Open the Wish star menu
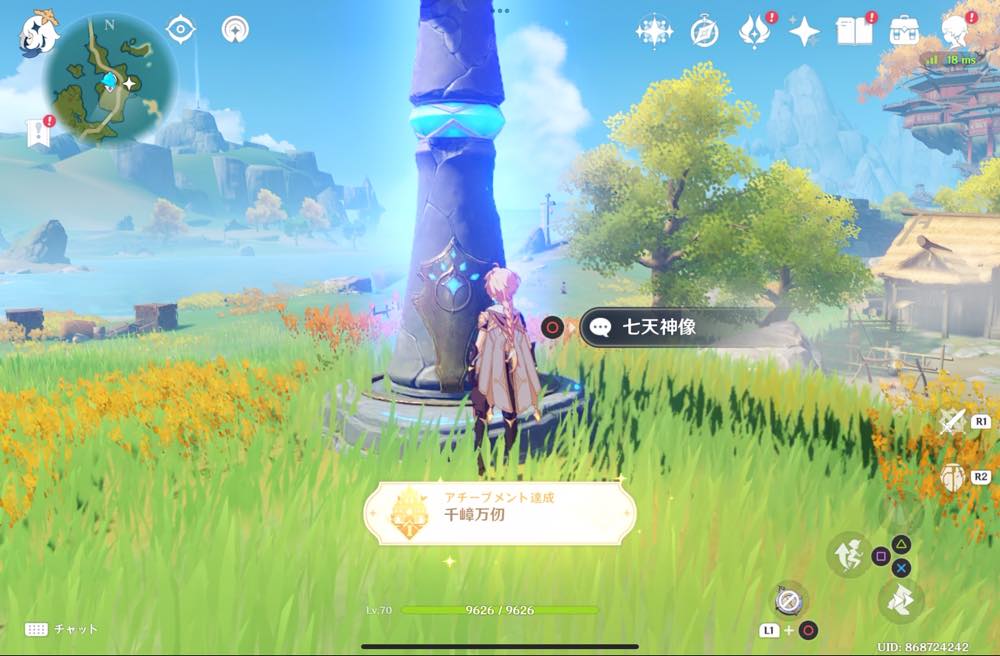This screenshot has width=1000, height=656. click(653, 32)
